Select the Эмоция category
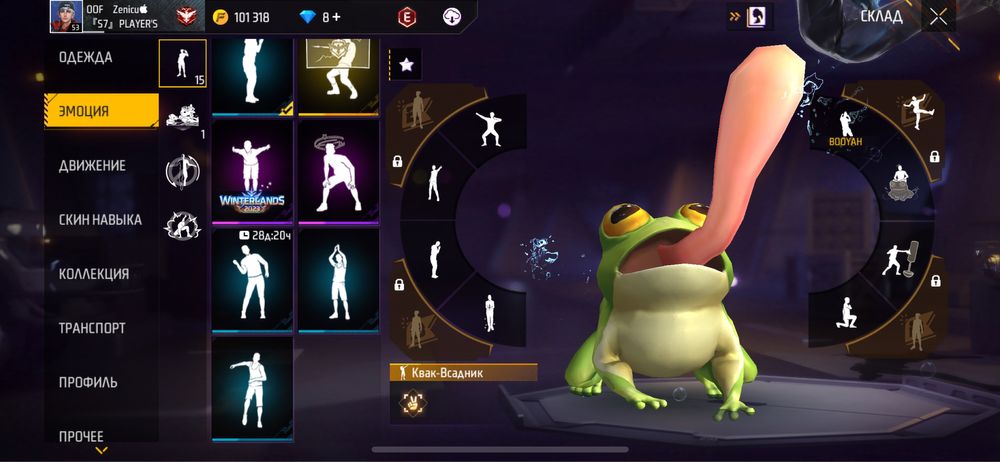 (100, 111)
